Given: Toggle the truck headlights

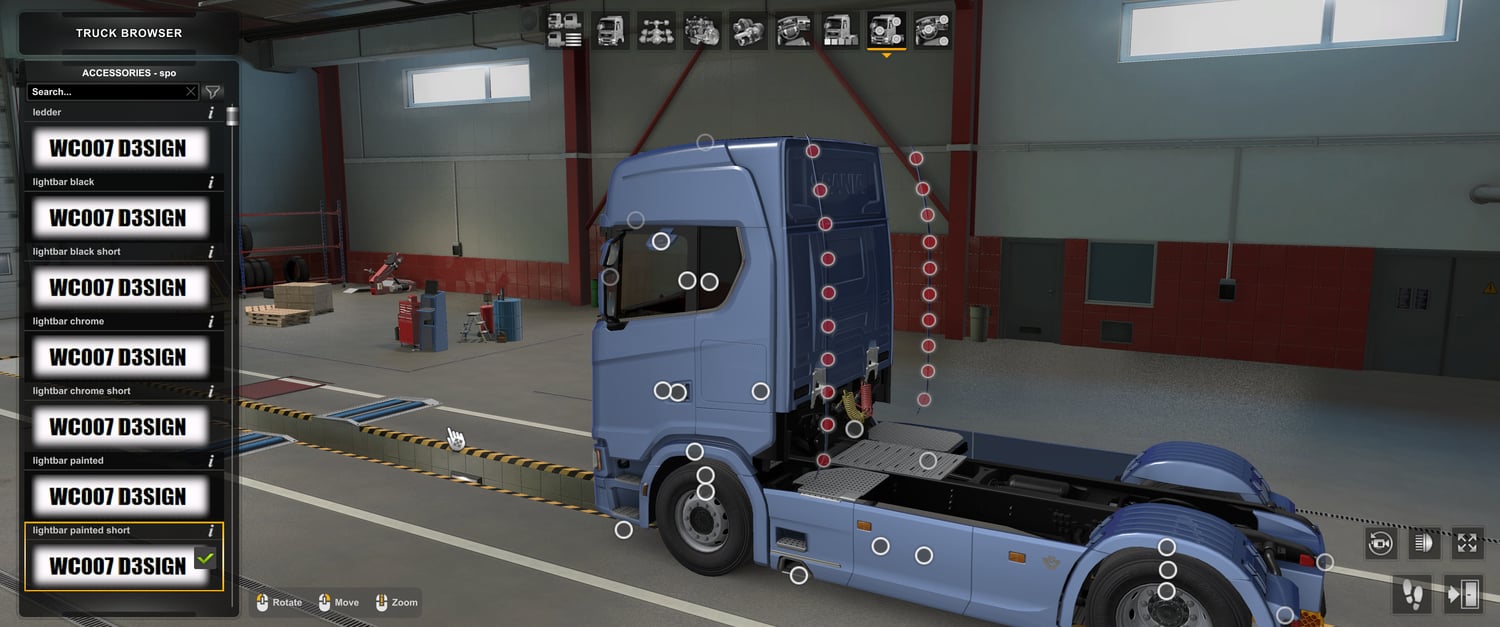Looking at the screenshot, I should 1424,543.
